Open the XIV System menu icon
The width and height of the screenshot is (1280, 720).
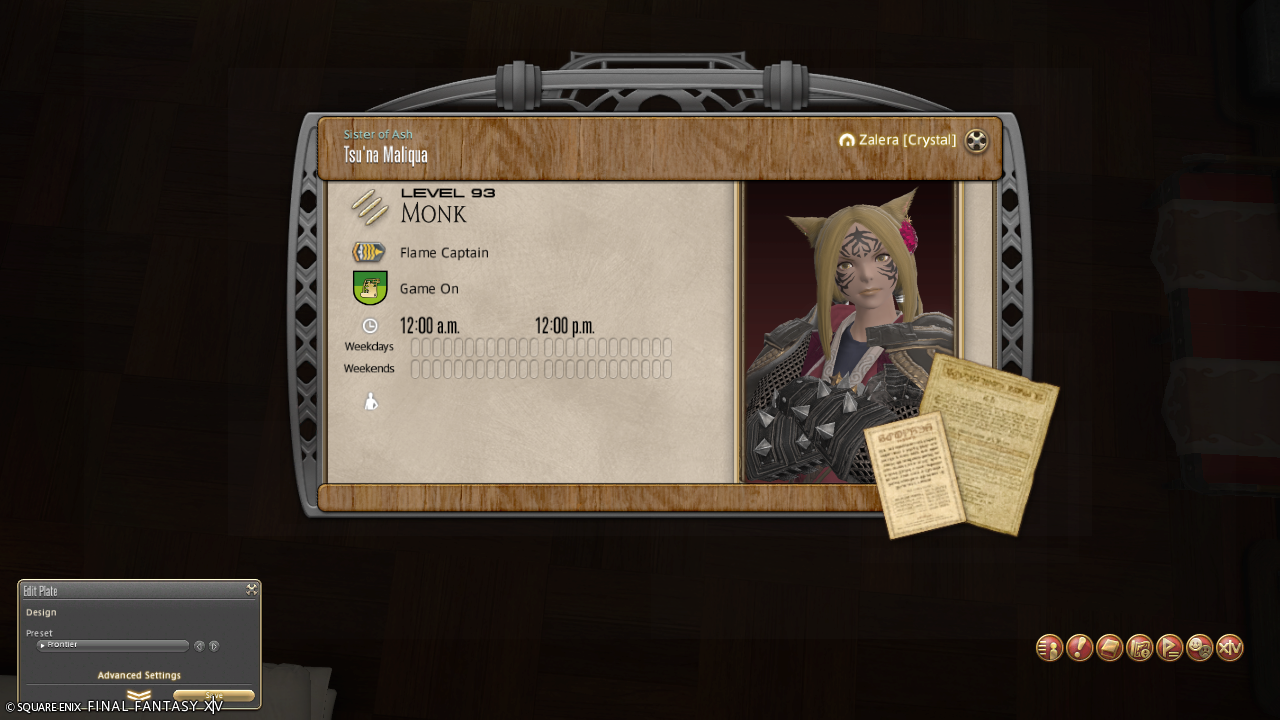[1230, 648]
